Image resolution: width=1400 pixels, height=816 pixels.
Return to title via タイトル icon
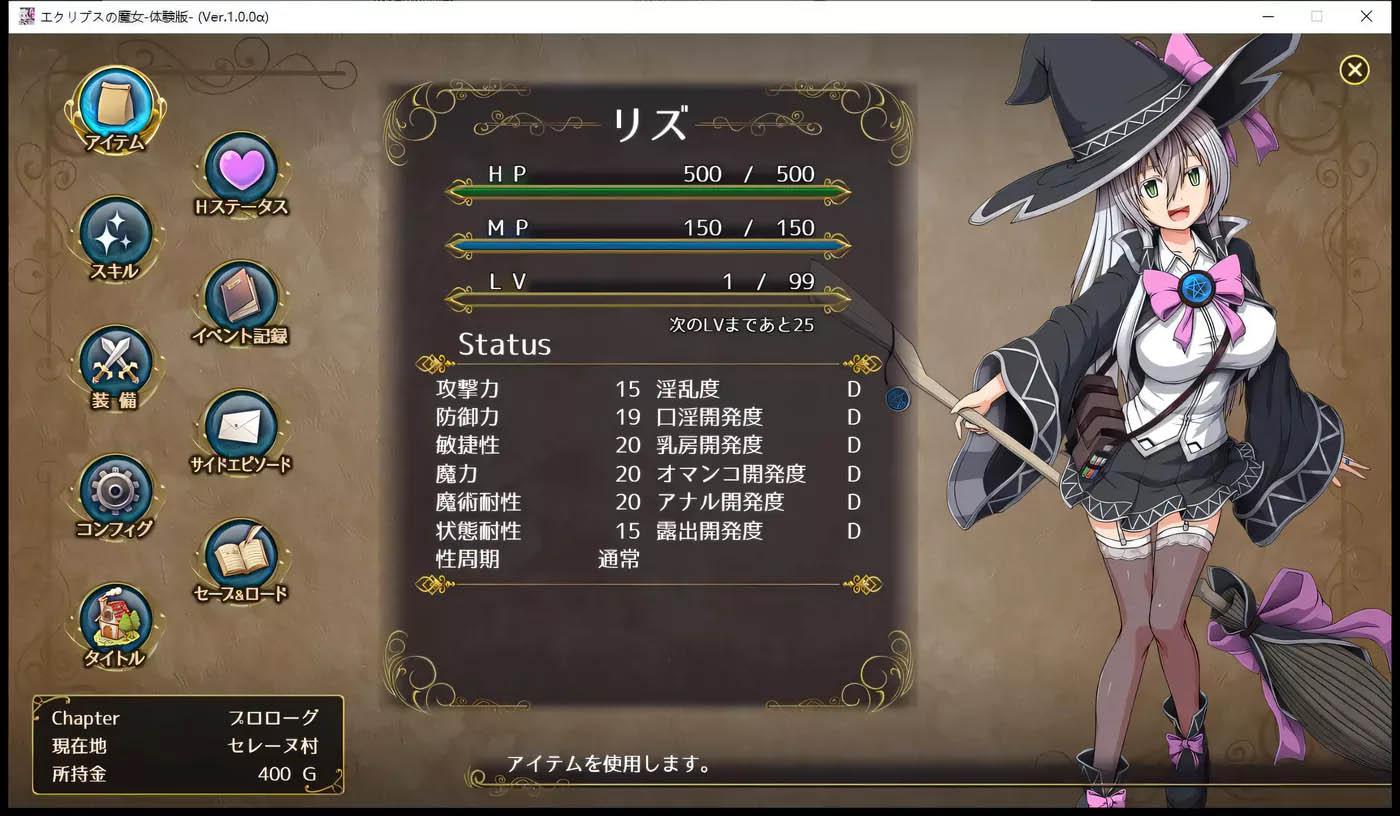(x=114, y=621)
